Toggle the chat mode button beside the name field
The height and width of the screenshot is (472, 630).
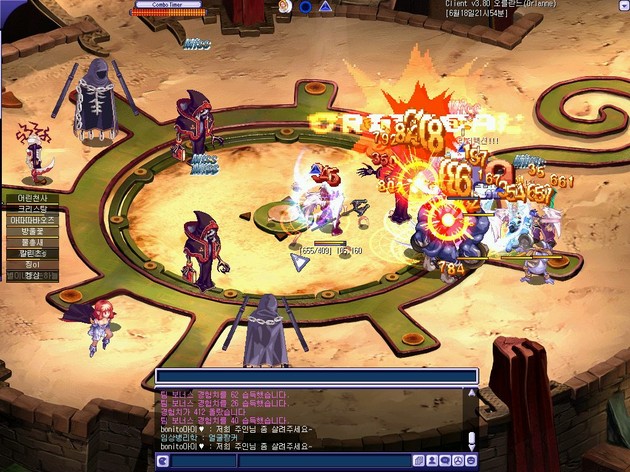162,461
